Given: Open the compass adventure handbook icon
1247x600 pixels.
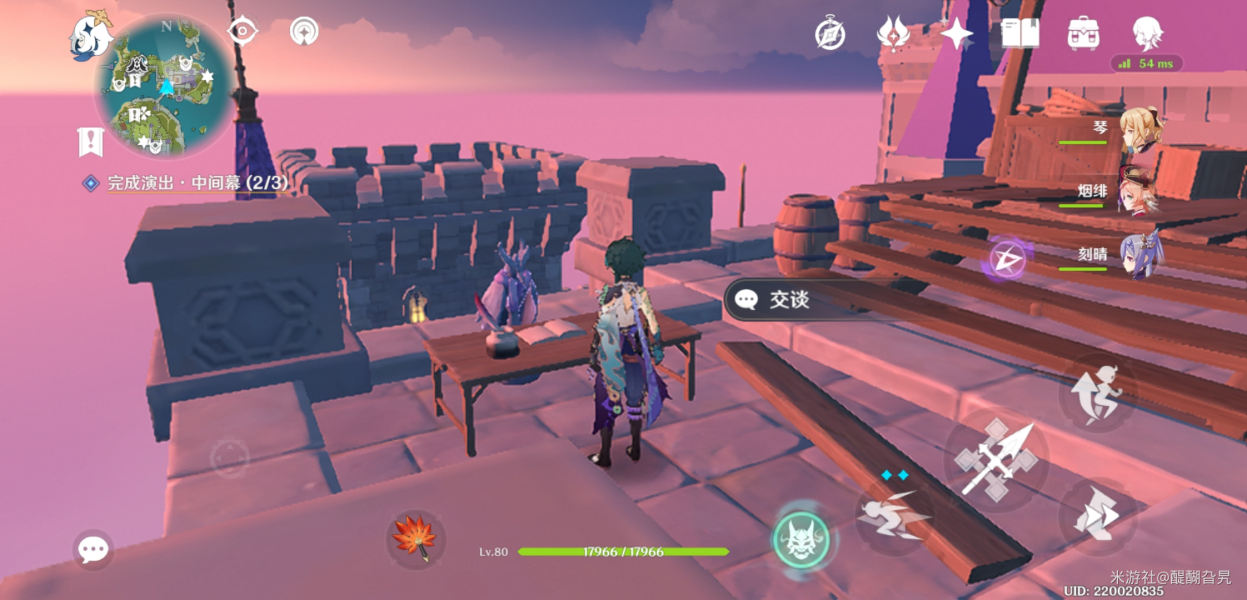Looking at the screenshot, I should 830,34.
